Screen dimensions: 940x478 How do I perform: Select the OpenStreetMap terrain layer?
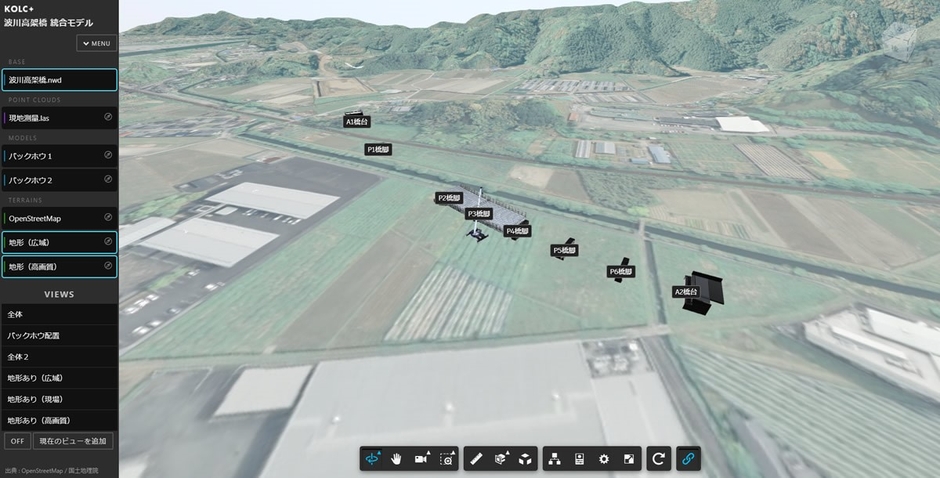pos(52,218)
